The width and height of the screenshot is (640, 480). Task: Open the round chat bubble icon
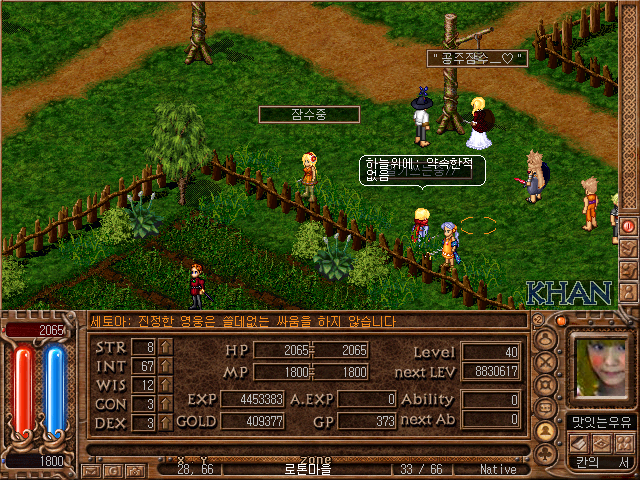coord(546,407)
